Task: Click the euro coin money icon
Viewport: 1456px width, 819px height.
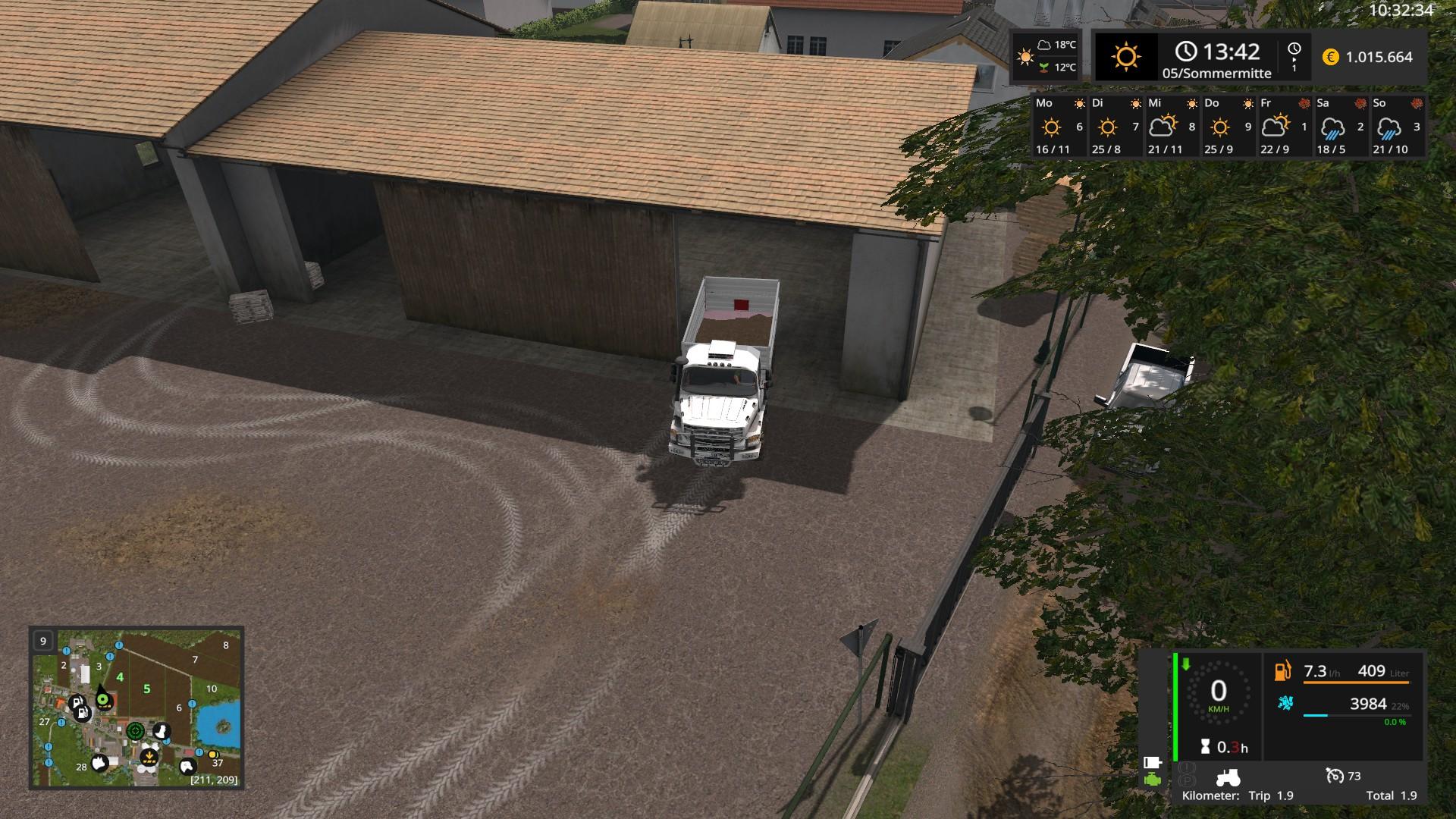Action: pos(1330,57)
